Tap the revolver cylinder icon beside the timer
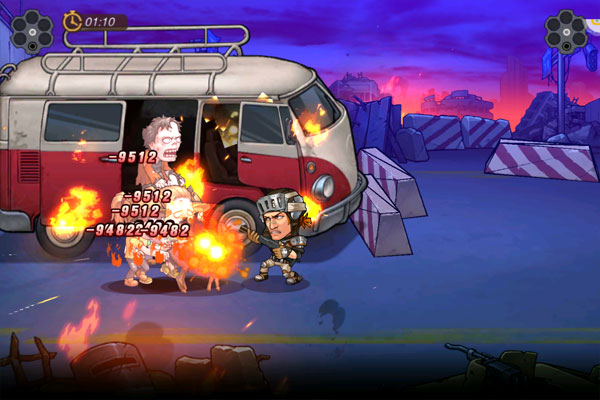The image size is (600, 400). (x=31, y=30)
